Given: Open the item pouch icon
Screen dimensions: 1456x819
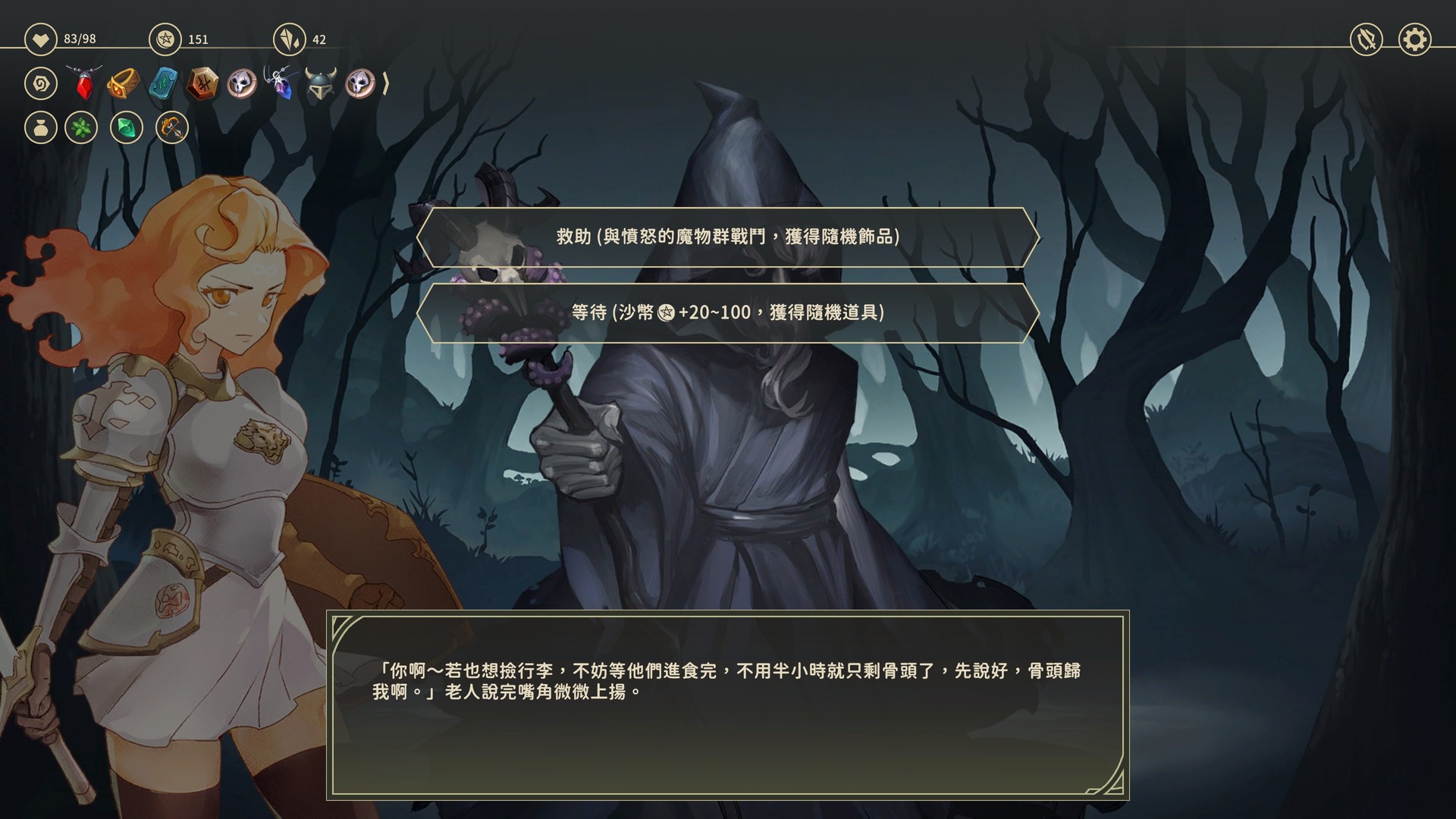Looking at the screenshot, I should coord(41,128).
